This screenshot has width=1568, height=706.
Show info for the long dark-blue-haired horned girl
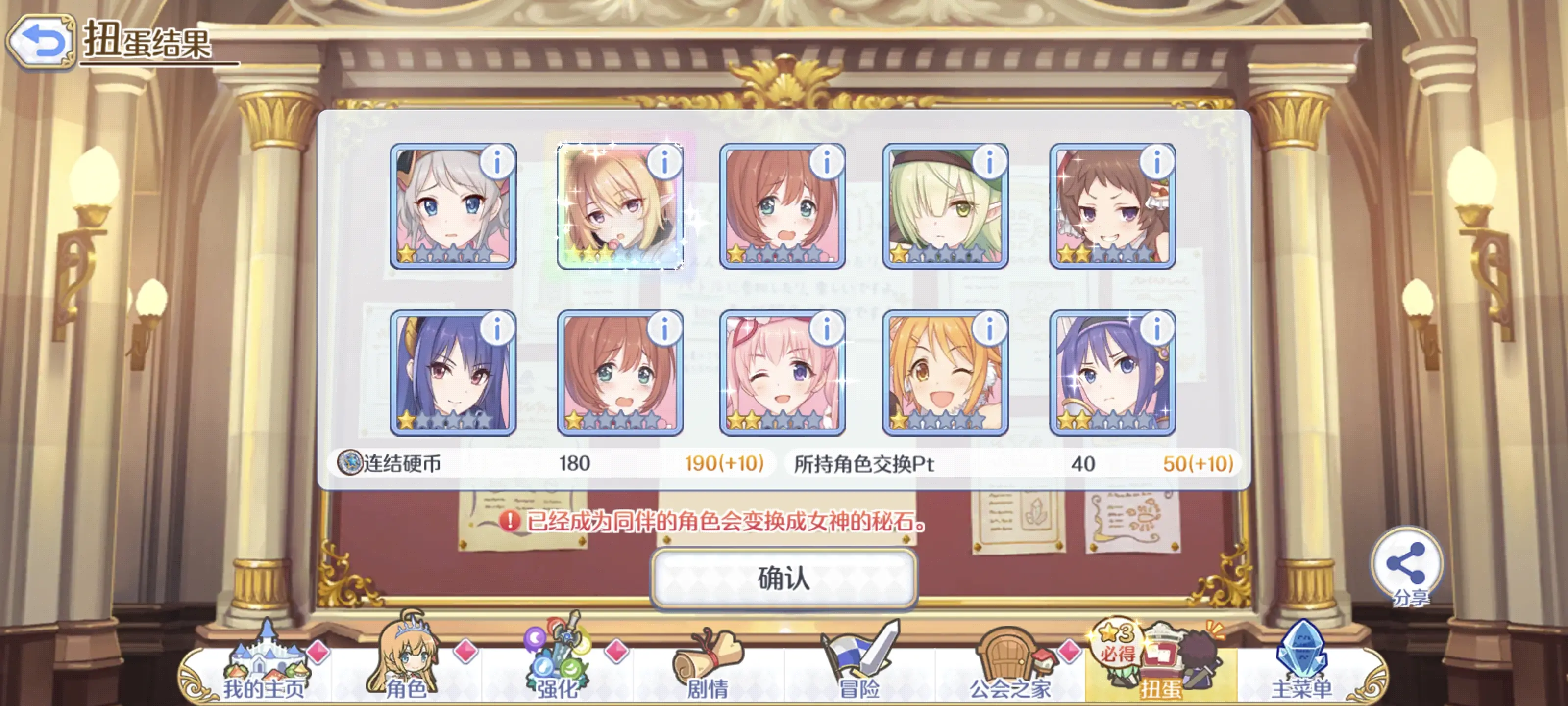point(497,329)
